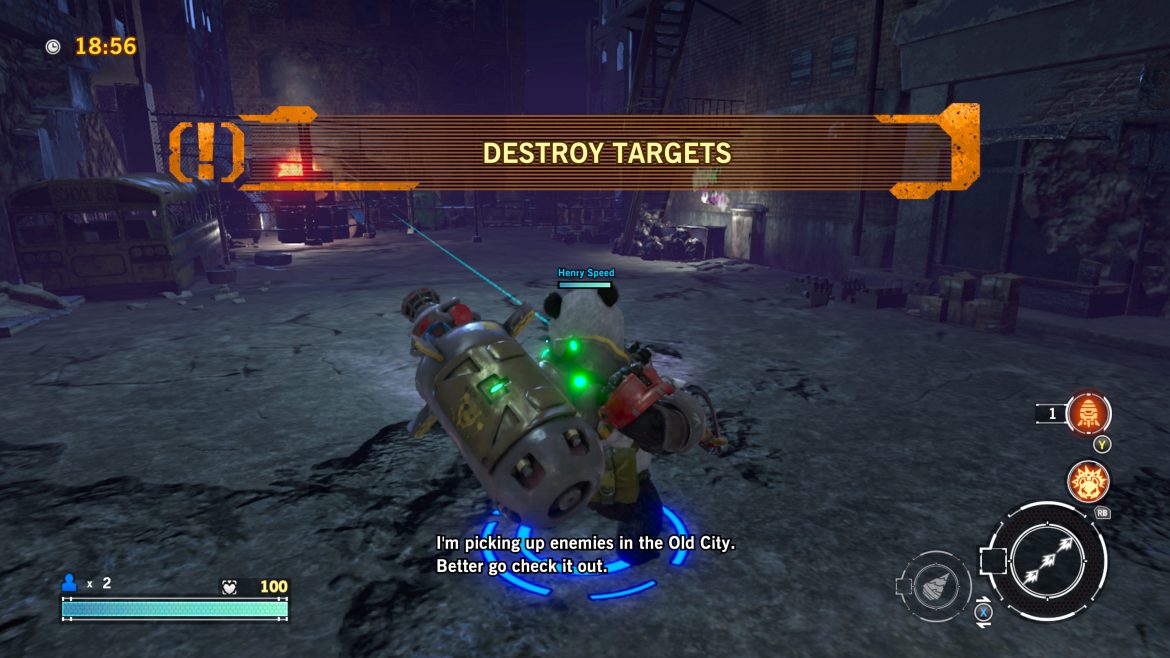Click the orange exclamation alert icon

click(x=206, y=152)
